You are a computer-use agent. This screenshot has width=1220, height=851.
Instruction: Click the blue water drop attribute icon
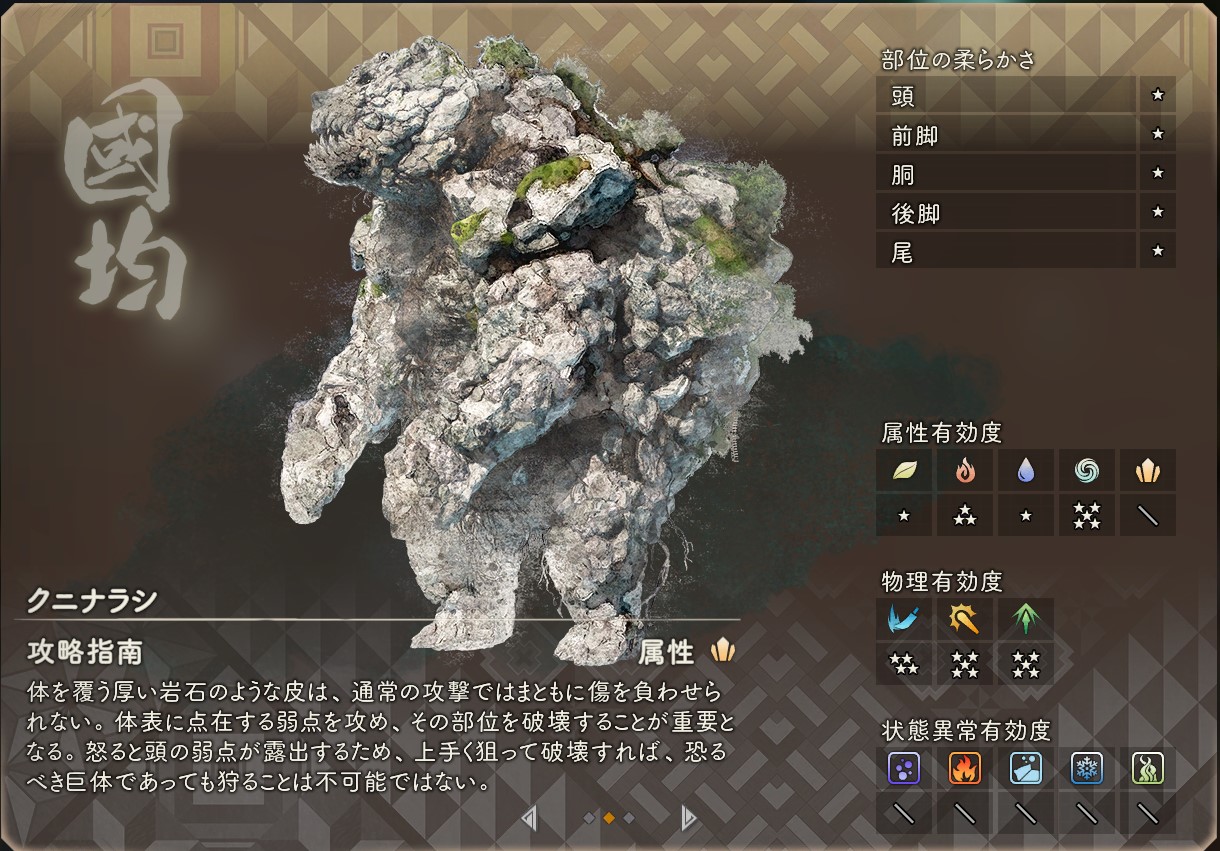(x=1026, y=470)
